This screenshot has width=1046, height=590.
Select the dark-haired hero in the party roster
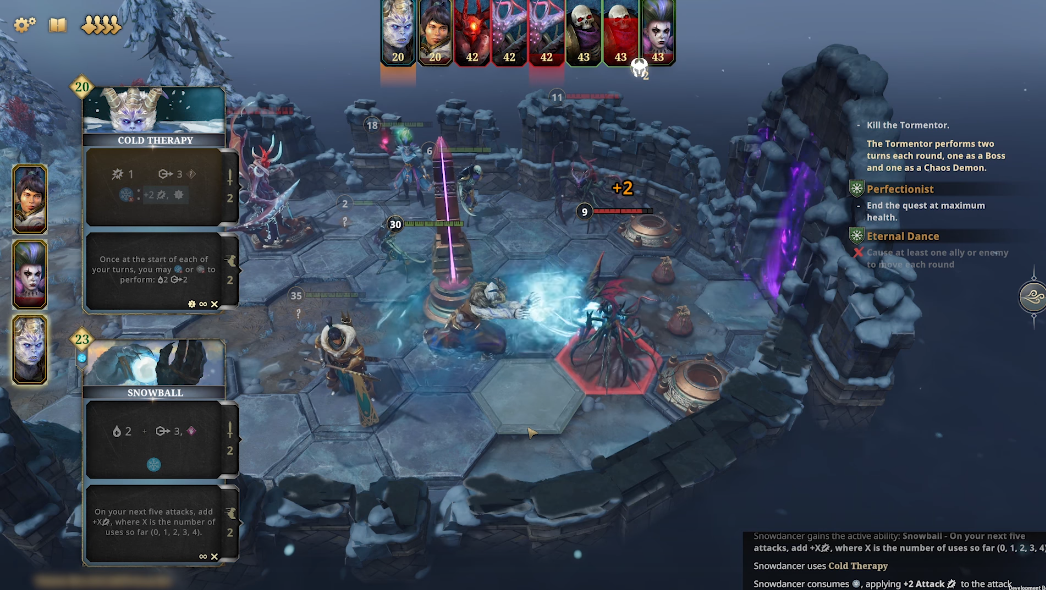[29, 199]
